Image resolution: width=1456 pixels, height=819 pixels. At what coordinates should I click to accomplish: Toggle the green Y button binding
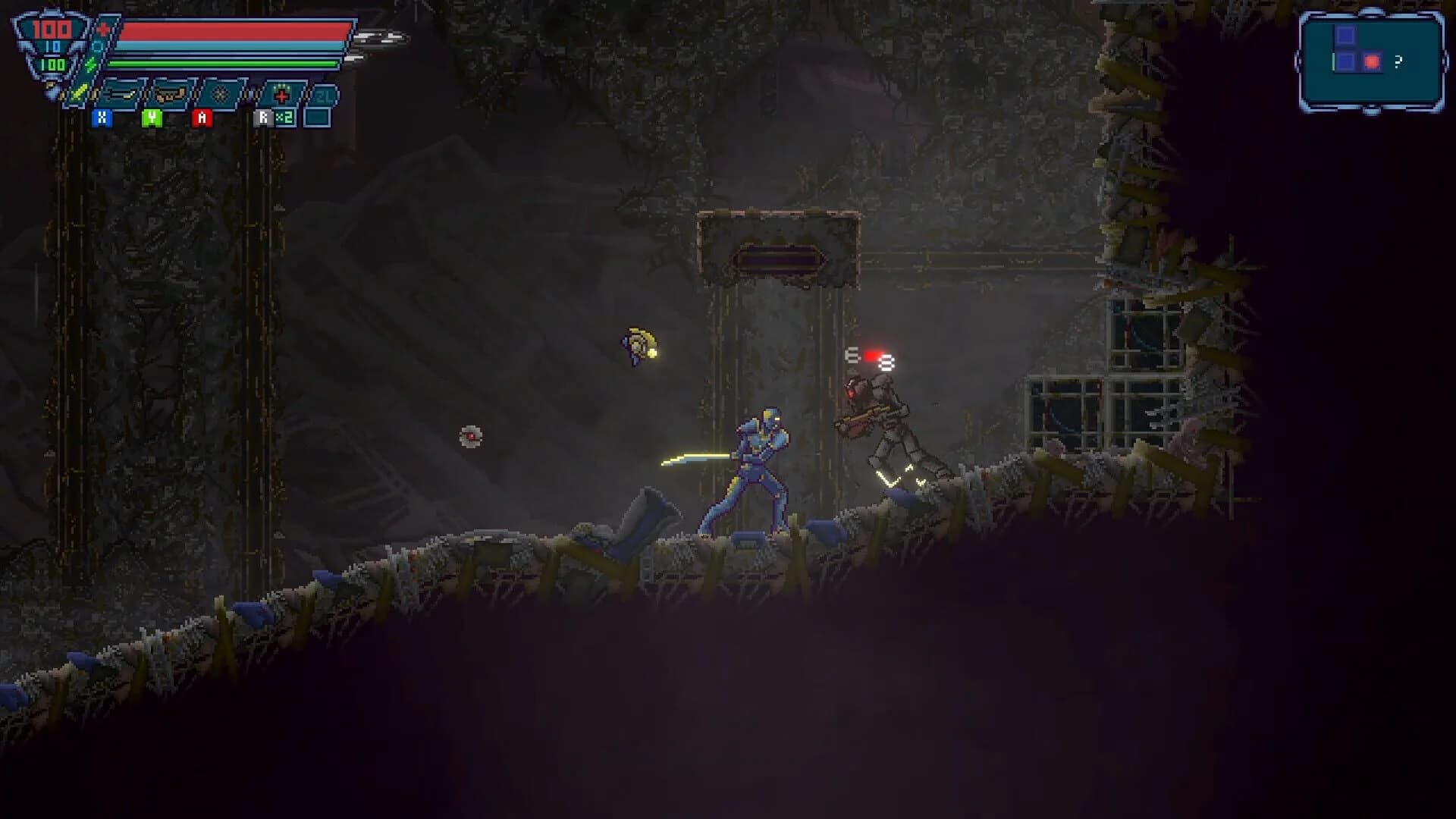pyautogui.click(x=152, y=119)
